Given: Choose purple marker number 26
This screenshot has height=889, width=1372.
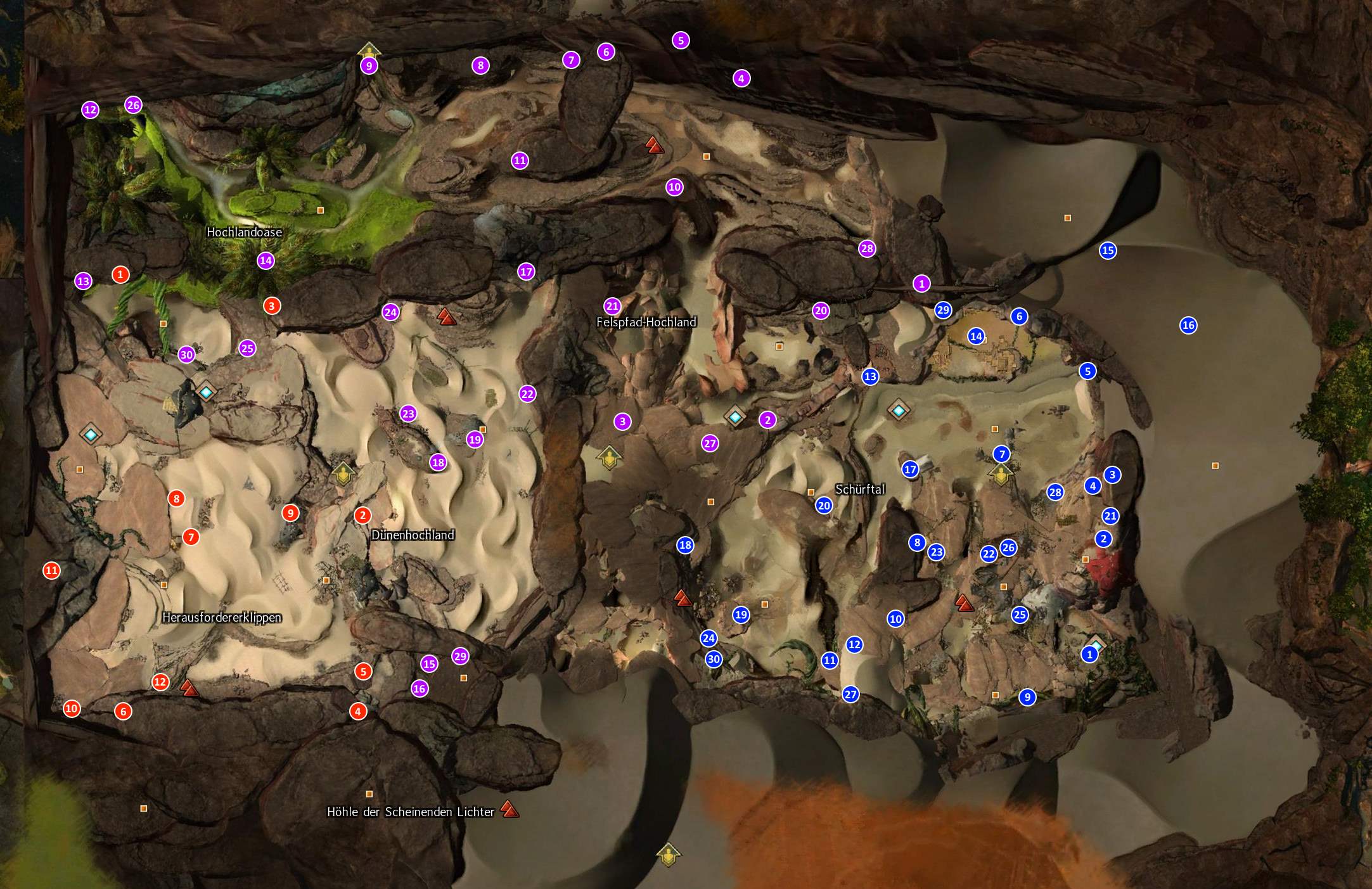Looking at the screenshot, I should (133, 105).
